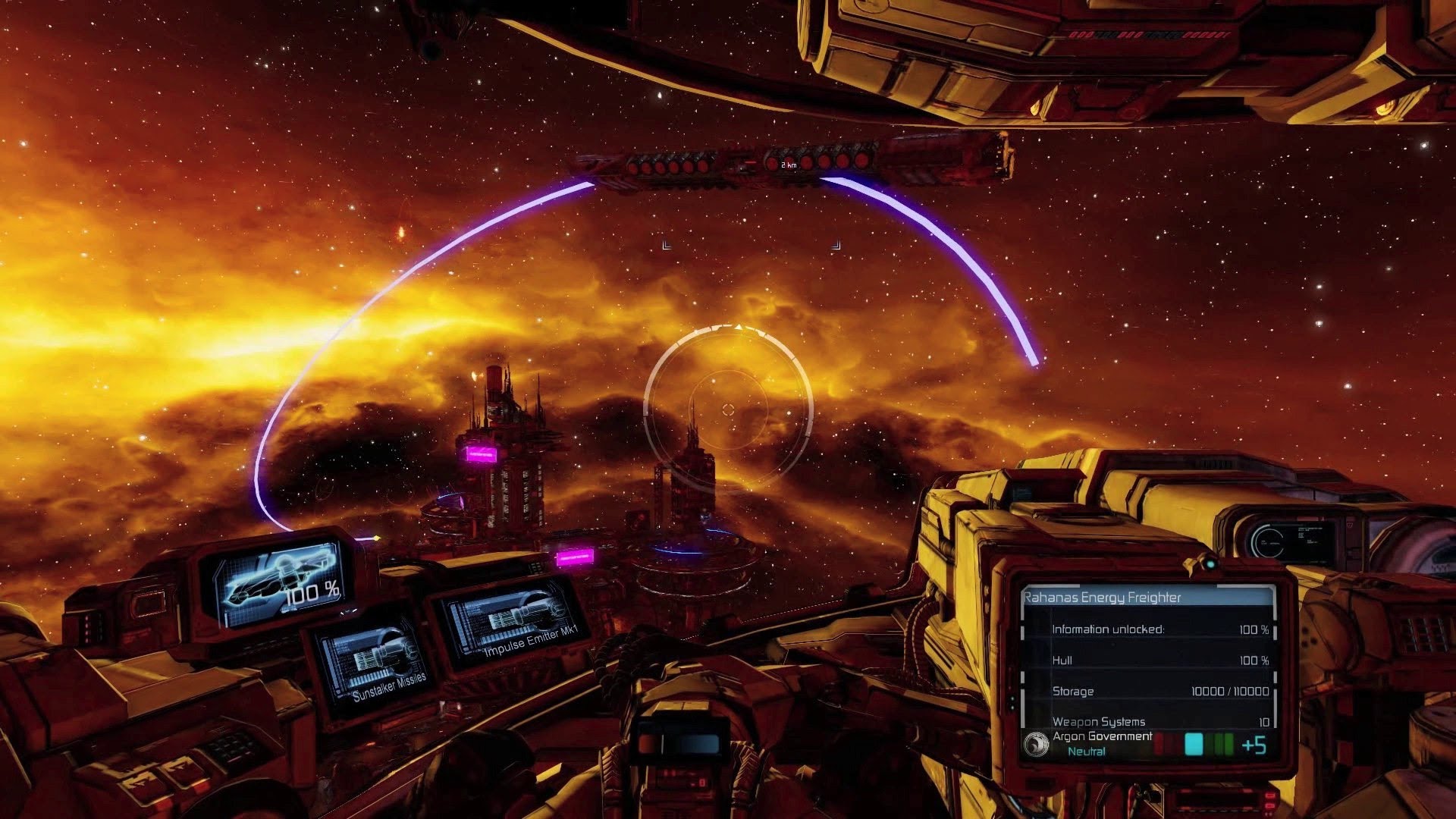This screenshot has width=1456, height=819.
Task: Select the Impulse Emitter Mk1 weapon display
Action: (508, 620)
